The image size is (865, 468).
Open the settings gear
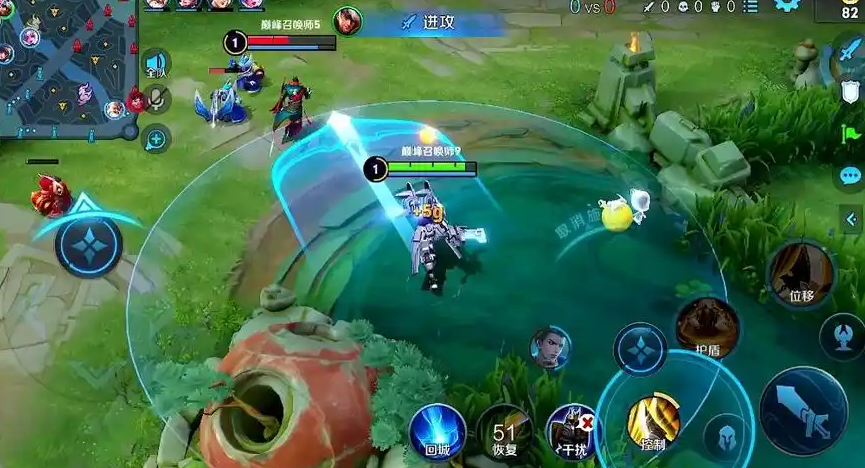[x=787, y=6]
